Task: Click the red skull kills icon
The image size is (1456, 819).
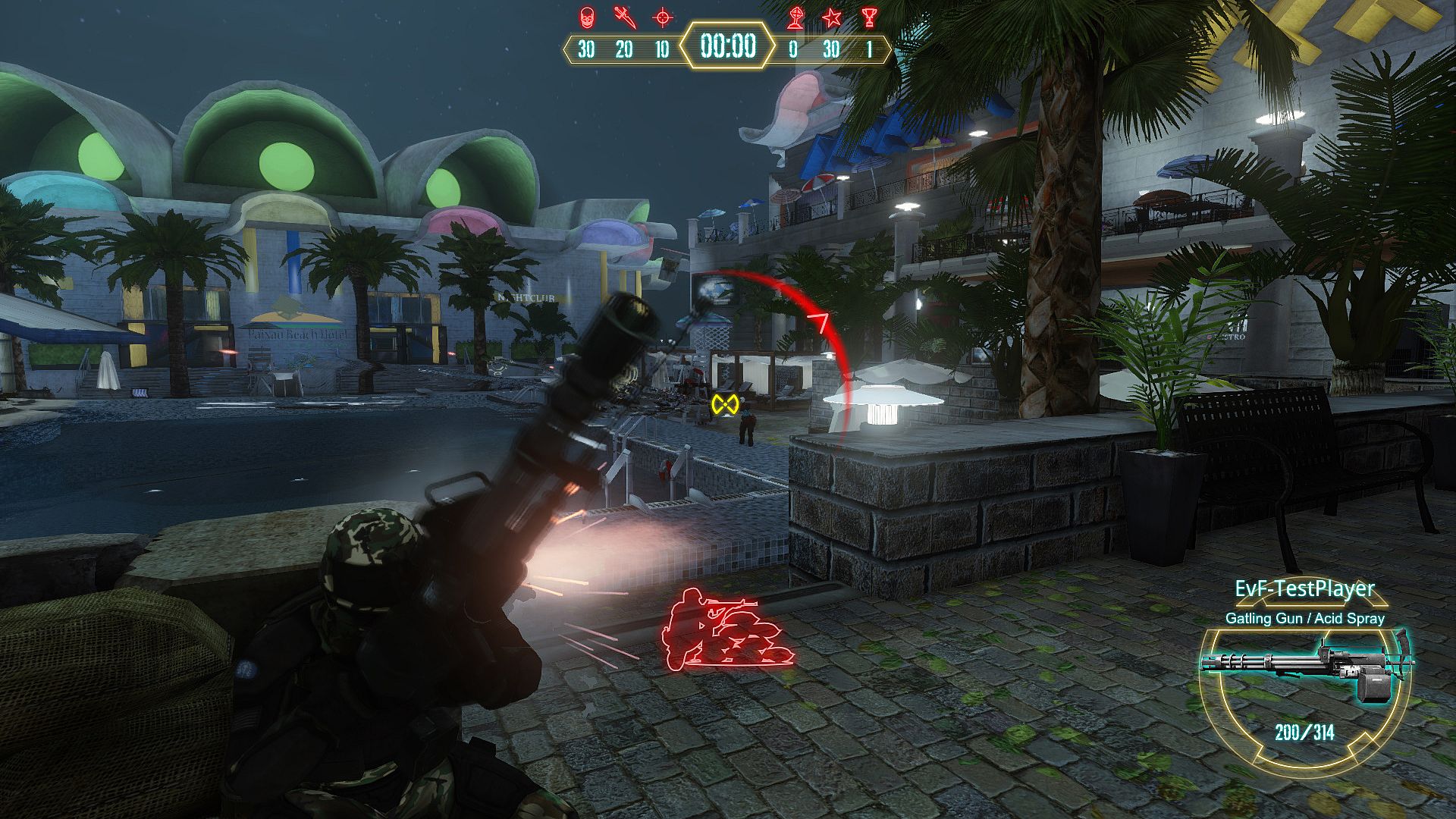Action: coord(586,16)
